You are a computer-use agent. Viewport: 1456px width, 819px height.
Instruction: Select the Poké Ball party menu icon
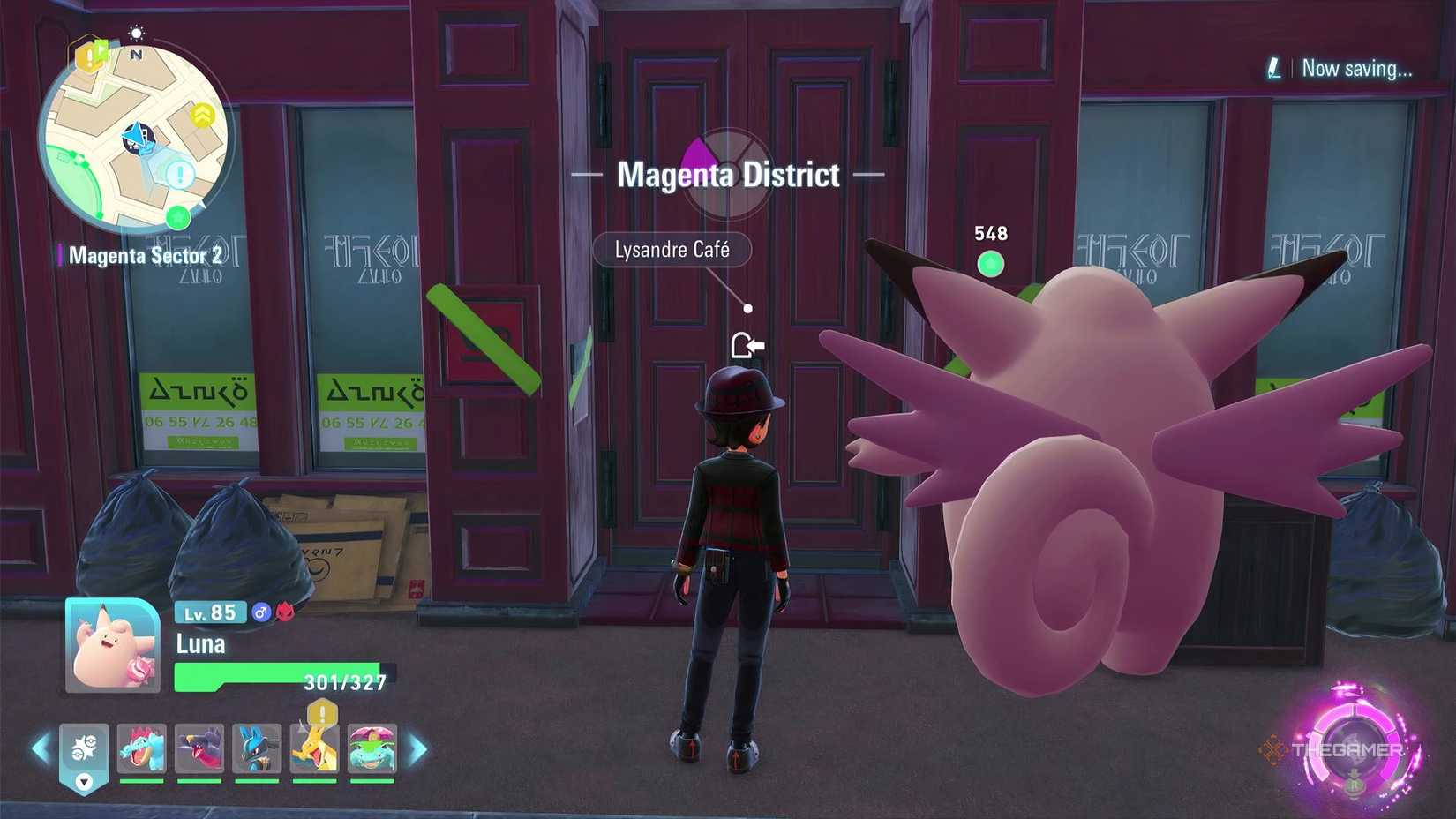[x=84, y=748]
